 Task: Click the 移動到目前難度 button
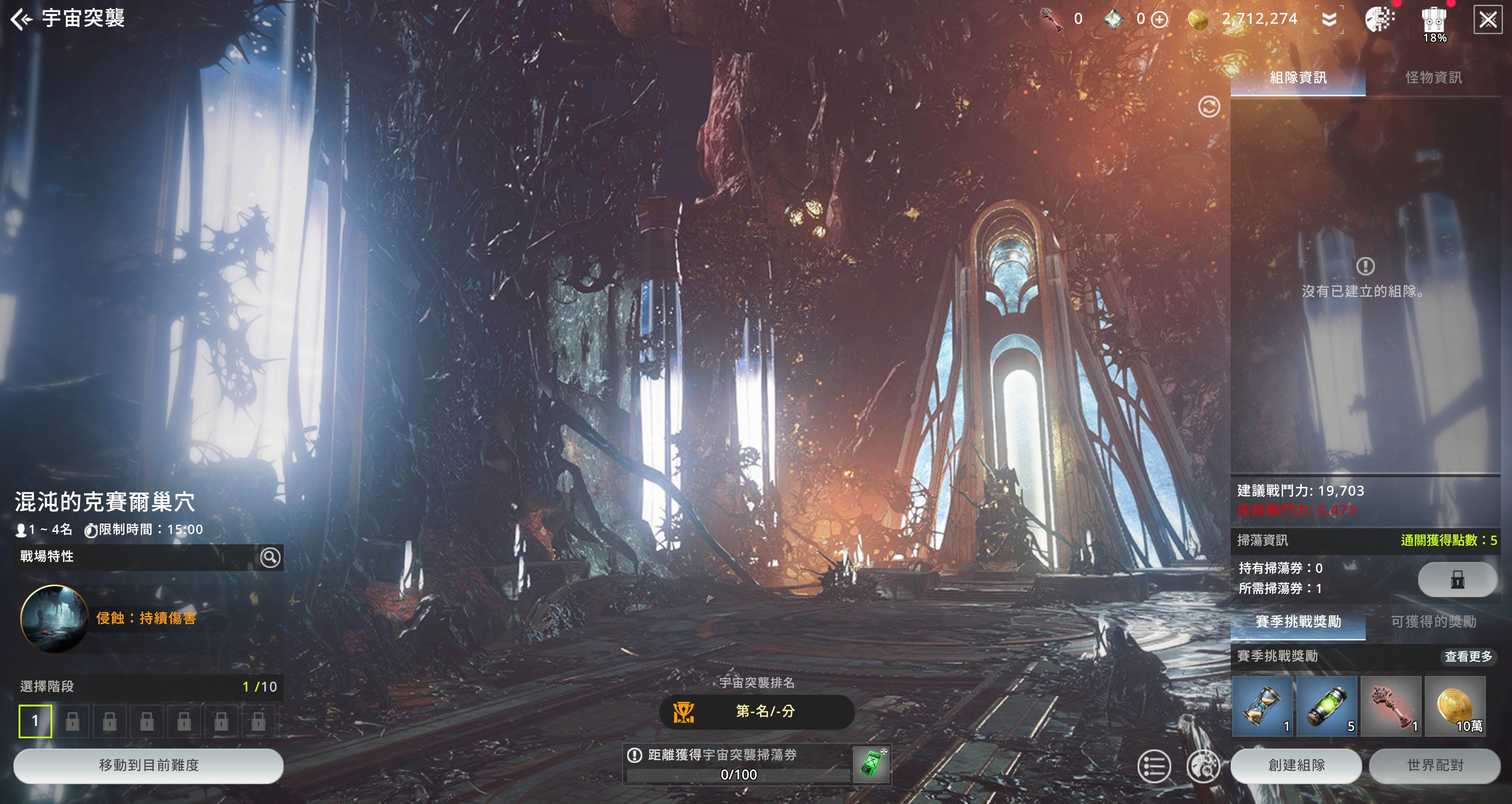pyautogui.click(x=149, y=765)
